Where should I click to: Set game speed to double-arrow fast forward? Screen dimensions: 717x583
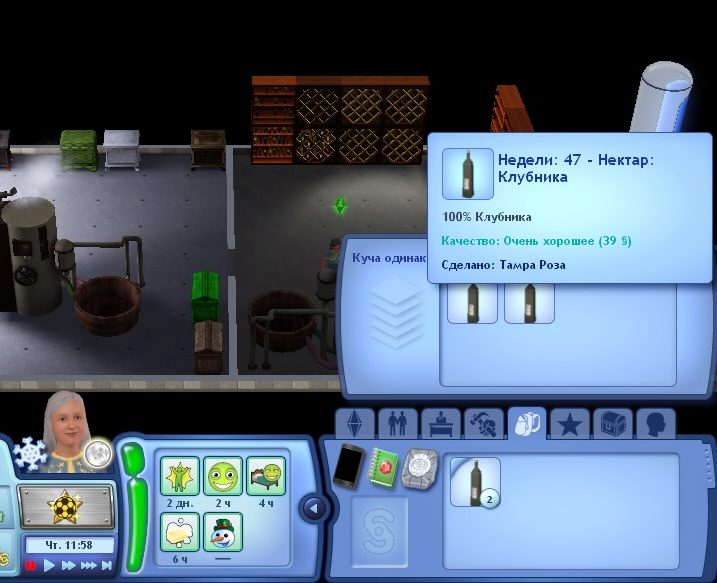(68, 565)
